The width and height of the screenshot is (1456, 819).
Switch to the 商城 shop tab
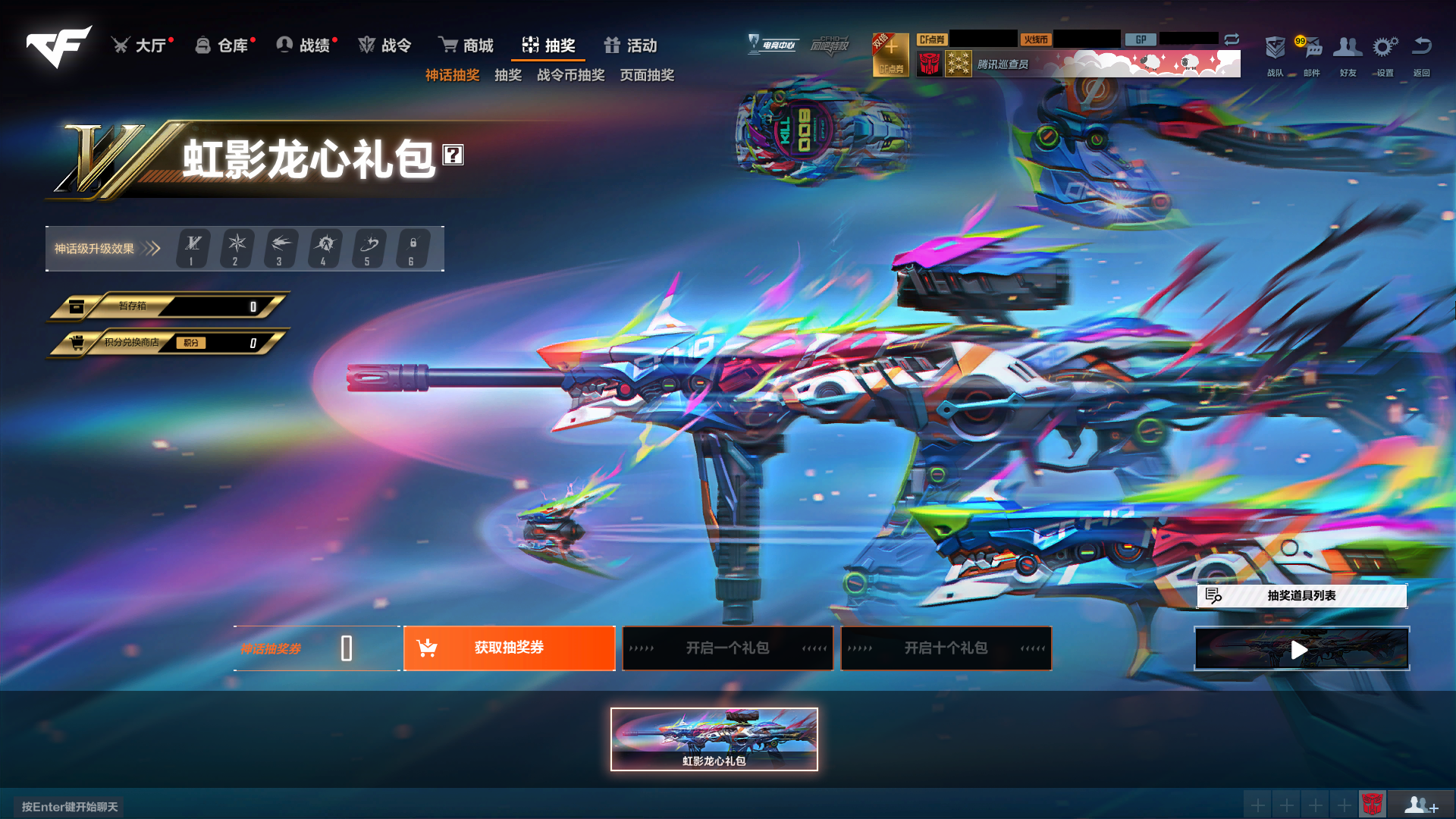pos(466,45)
